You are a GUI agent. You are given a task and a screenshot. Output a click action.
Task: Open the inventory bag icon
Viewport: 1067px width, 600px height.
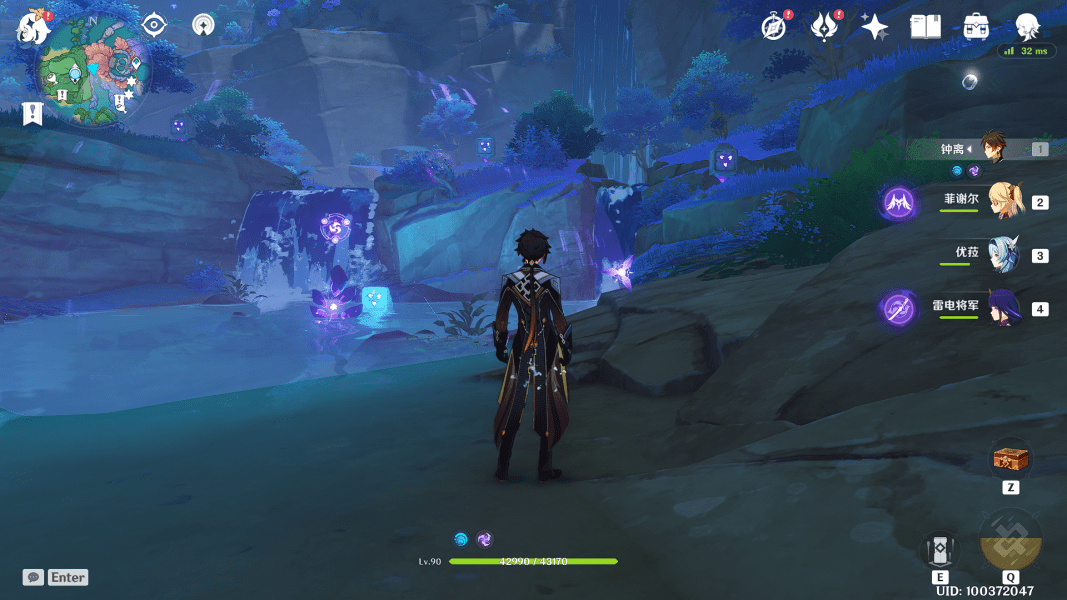click(x=976, y=27)
